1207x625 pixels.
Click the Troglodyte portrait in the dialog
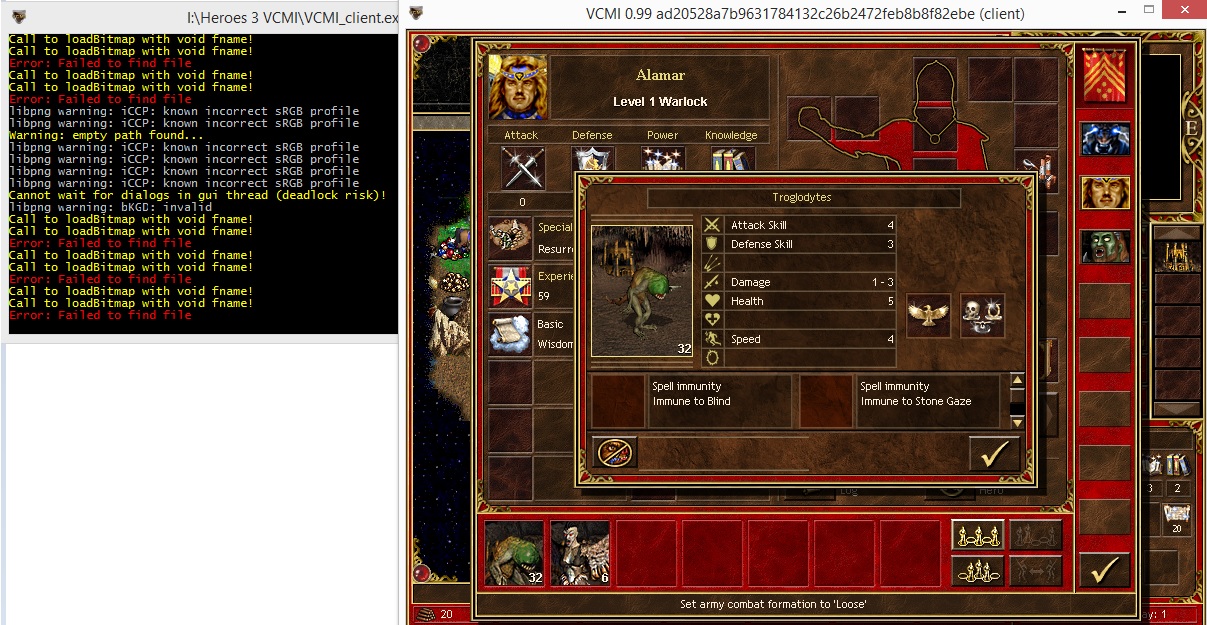pyautogui.click(x=641, y=290)
